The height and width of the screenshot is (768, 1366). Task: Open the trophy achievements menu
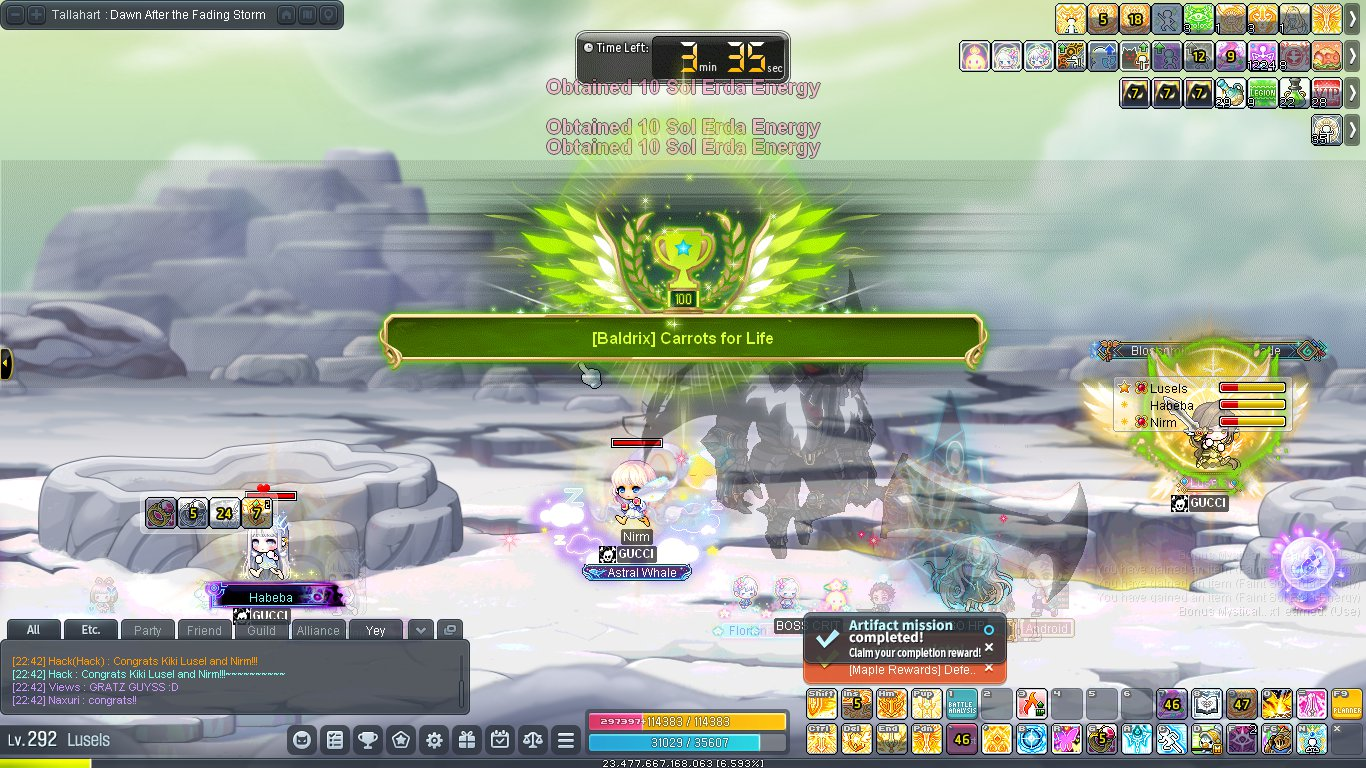point(368,741)
